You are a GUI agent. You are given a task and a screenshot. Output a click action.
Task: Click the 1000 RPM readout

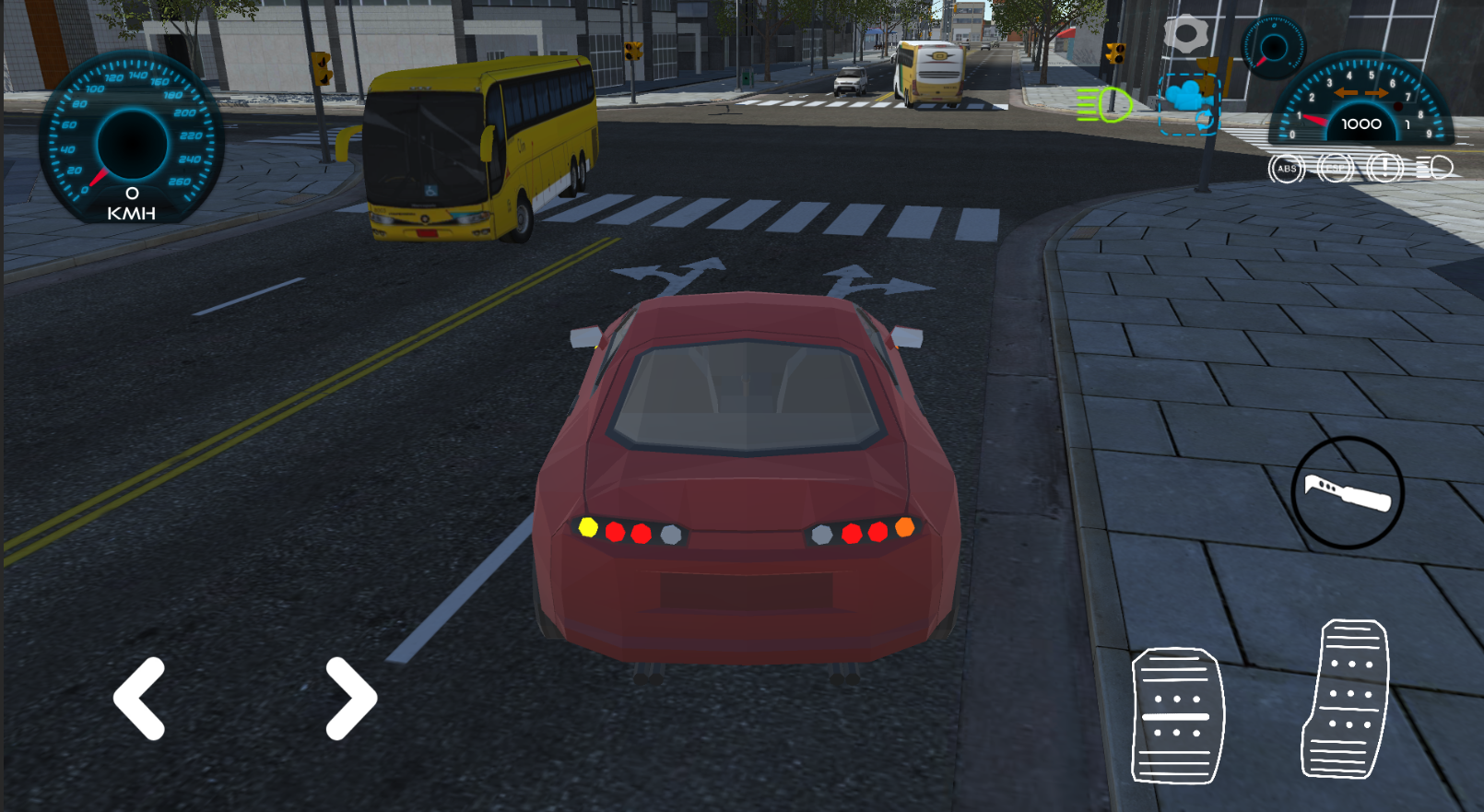click(x=1360, y=124)
